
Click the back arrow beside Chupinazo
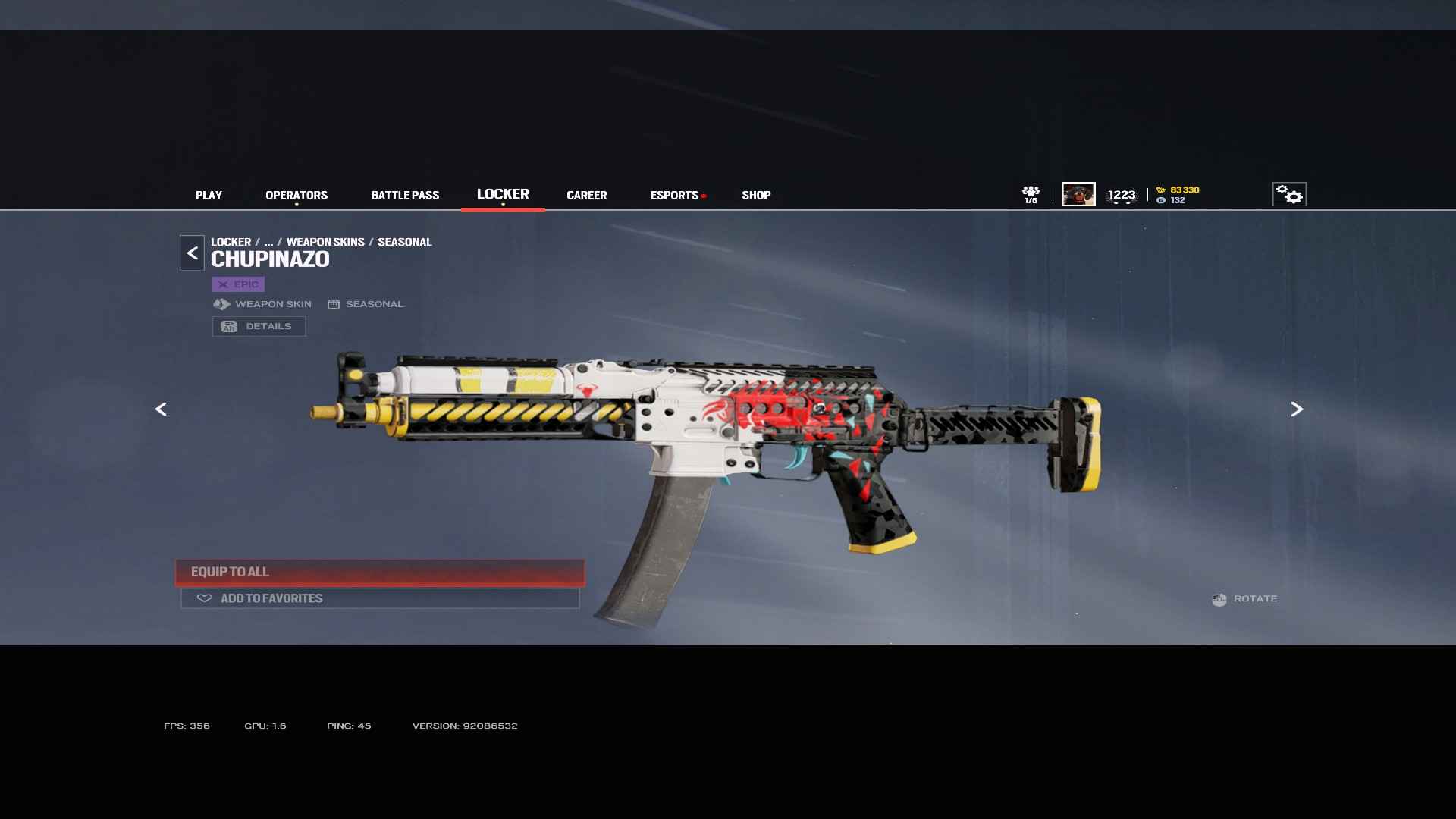192,253
